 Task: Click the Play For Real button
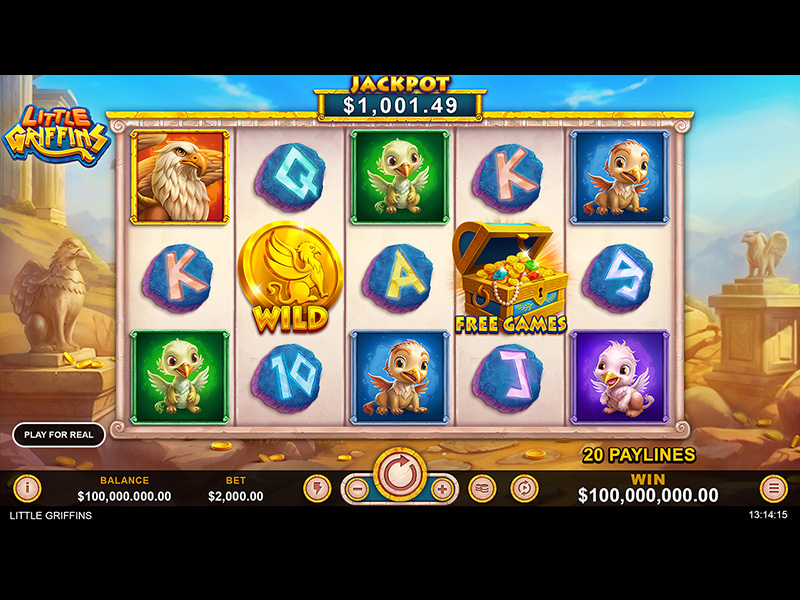[59, 435]
